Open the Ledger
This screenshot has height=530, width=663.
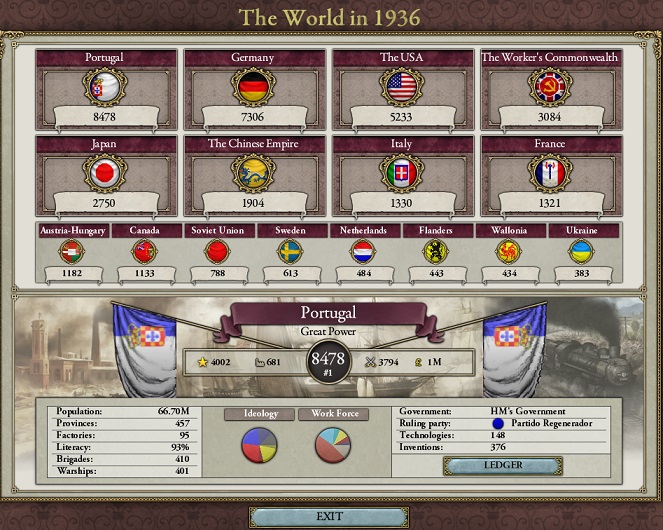pos(503,466)
